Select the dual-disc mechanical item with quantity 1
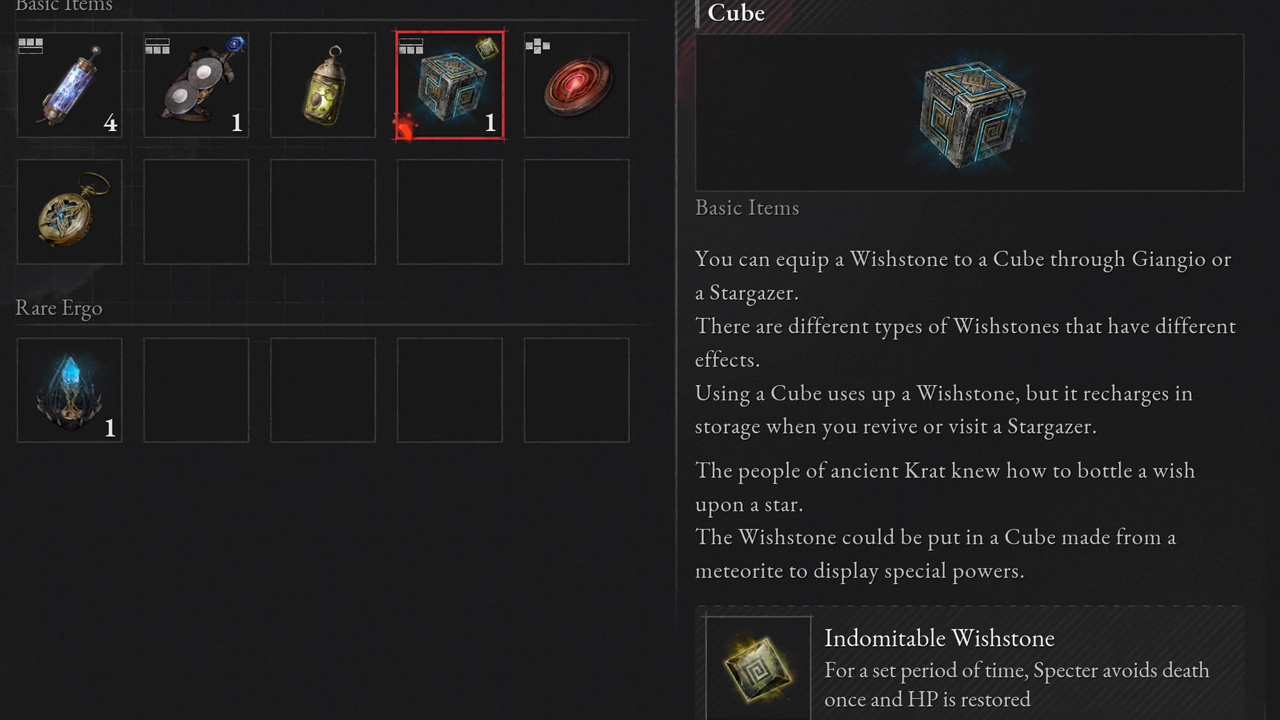Screen dimensions: 1280x720 point(196,85)
